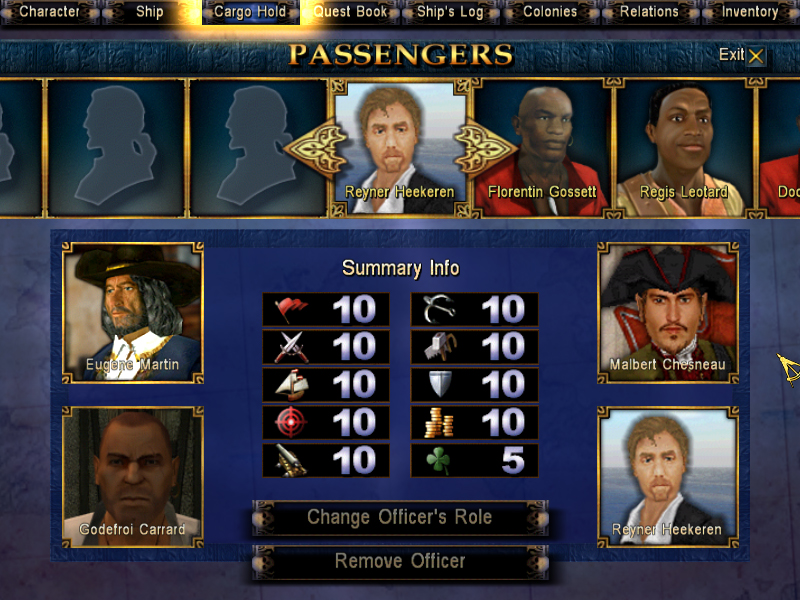This screenshot has width=800, height=600.
Task: Choose passenger Regis Leotard's portrait
Action: (683, 145)
